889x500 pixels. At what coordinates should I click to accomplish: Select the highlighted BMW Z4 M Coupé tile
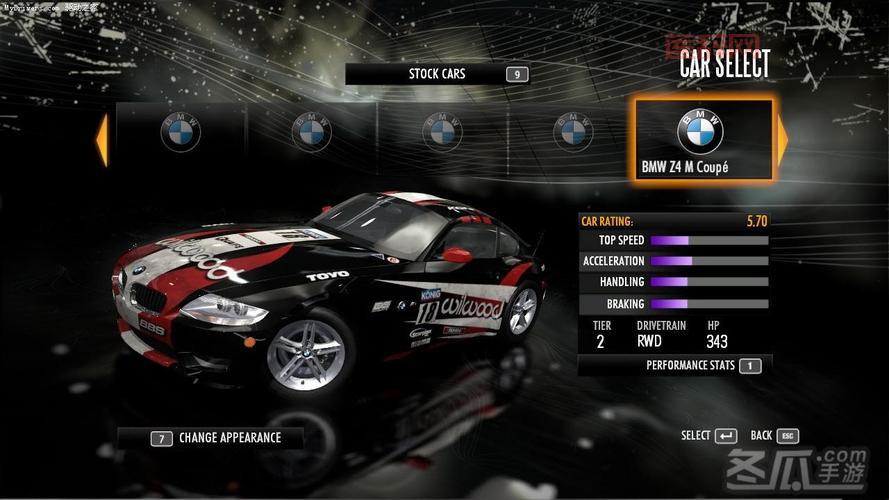(703, 139)
